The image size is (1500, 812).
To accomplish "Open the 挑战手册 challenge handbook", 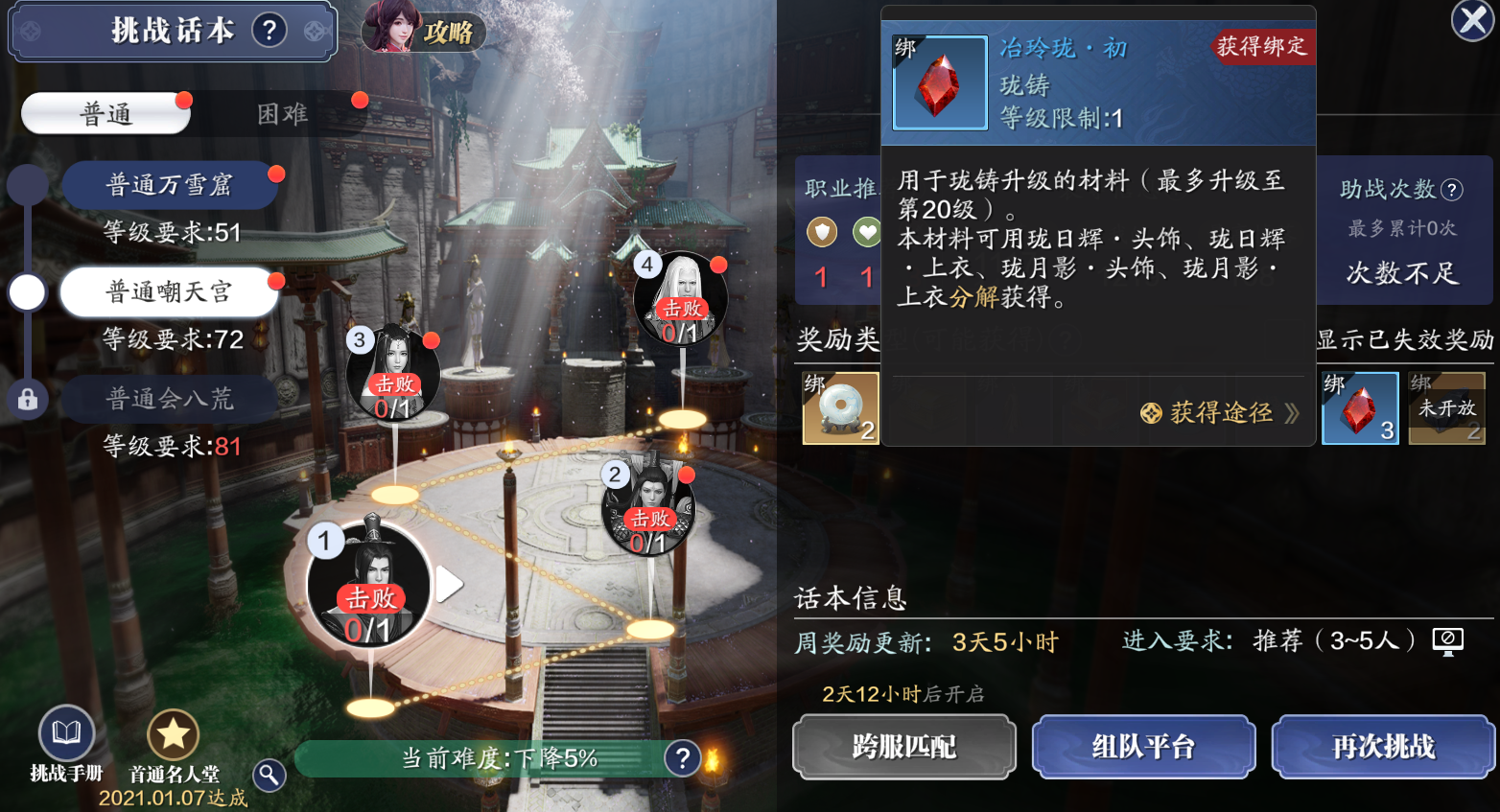I will click(66, 744).
